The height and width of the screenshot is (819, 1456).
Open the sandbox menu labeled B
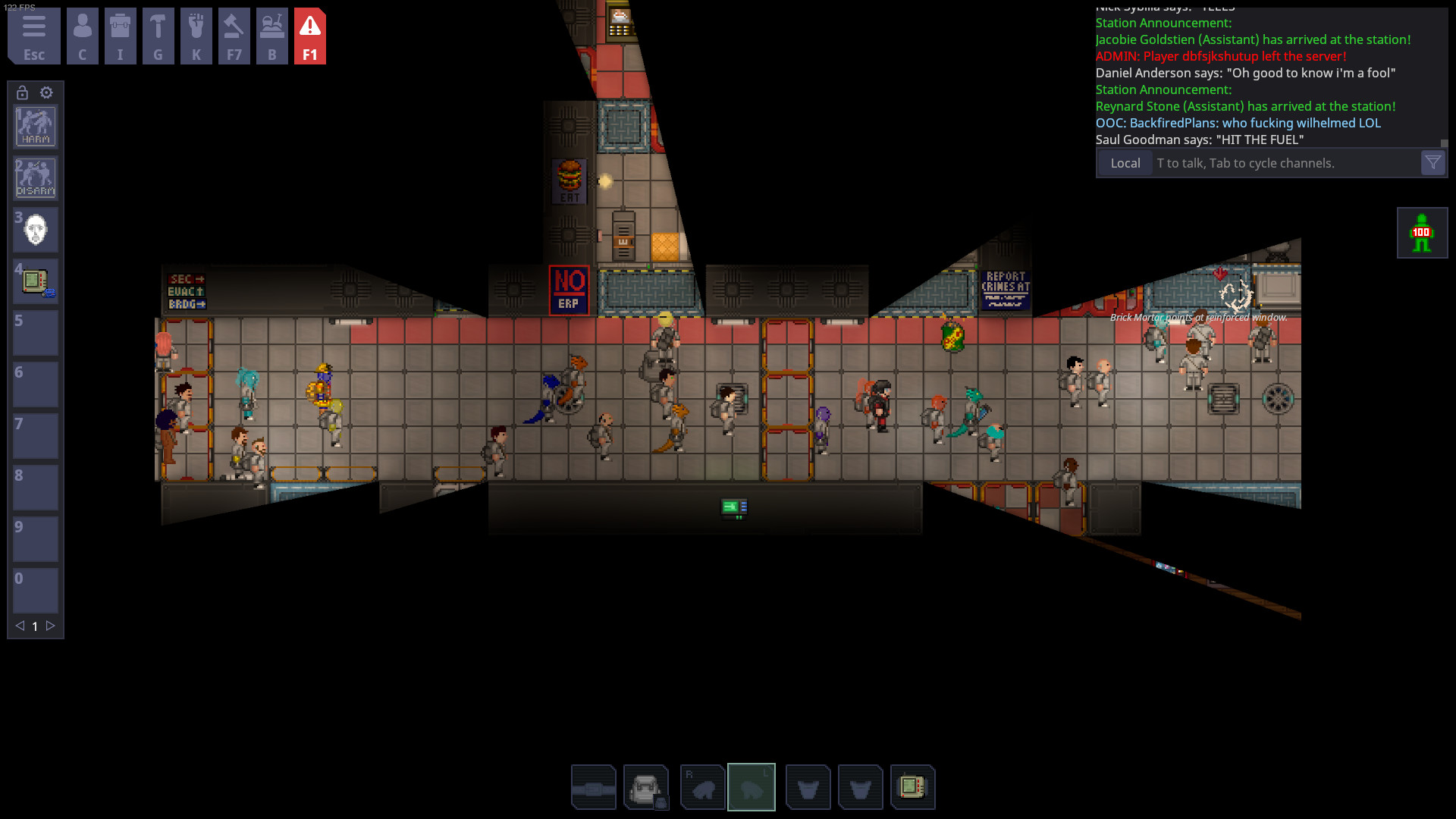(x=272, y=36)
